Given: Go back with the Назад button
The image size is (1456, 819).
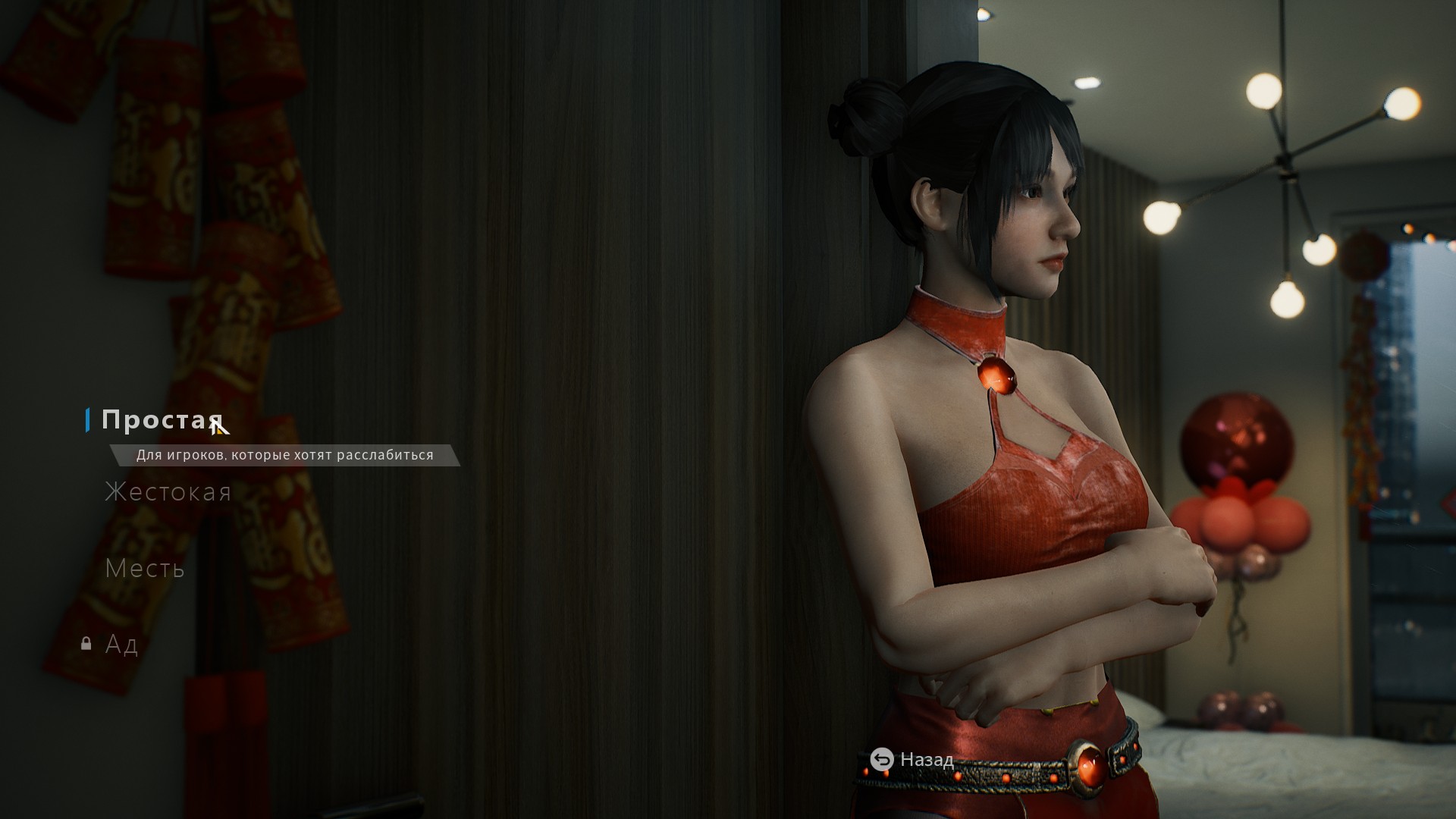Looking at the screenshot, I should tap(912, 759).
